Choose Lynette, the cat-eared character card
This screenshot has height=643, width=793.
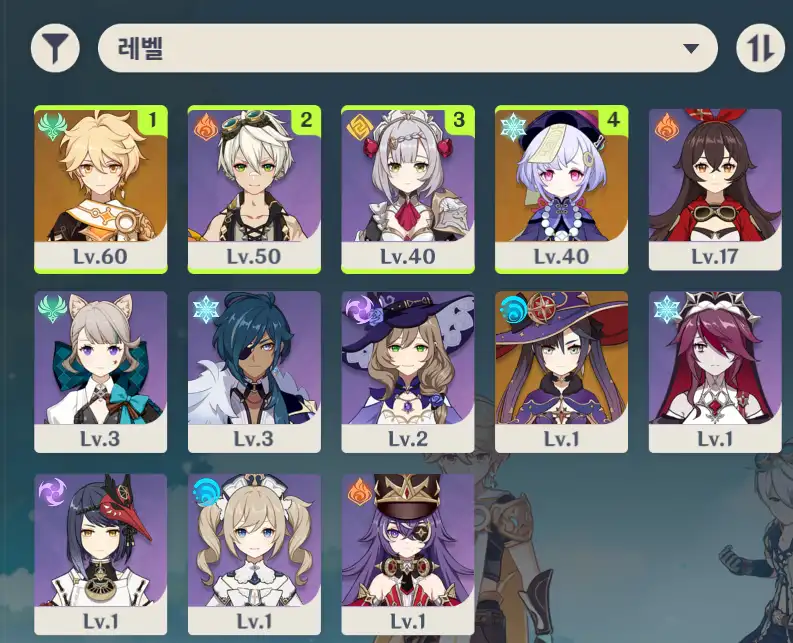pyautogui.click(x=101, y=371)
